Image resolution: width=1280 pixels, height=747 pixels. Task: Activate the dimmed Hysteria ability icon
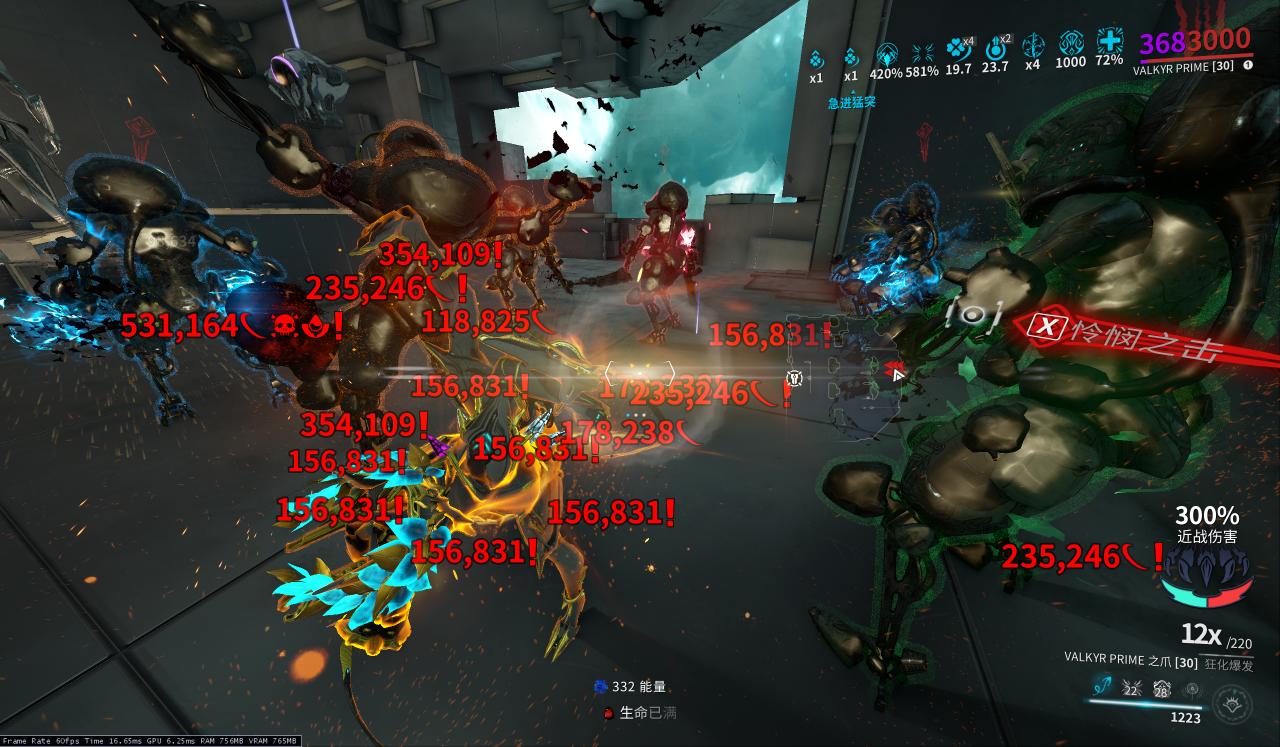(x=1191, y=688)
